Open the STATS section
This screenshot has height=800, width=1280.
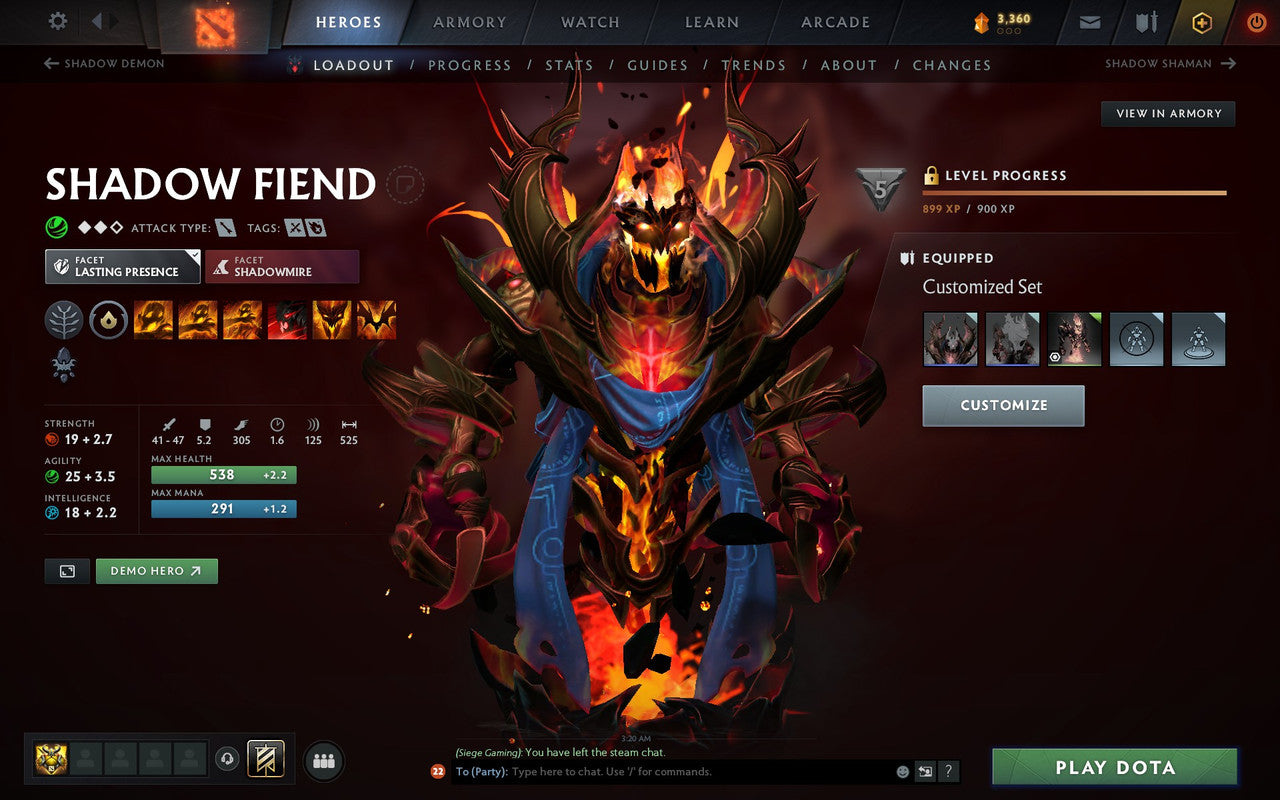pos(569,65)
